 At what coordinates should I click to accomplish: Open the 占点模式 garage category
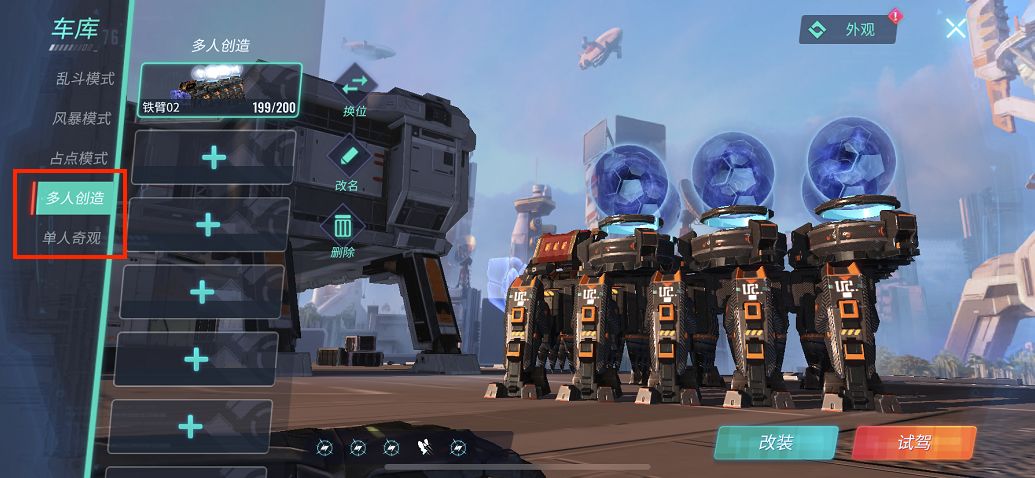click(78, 159)
